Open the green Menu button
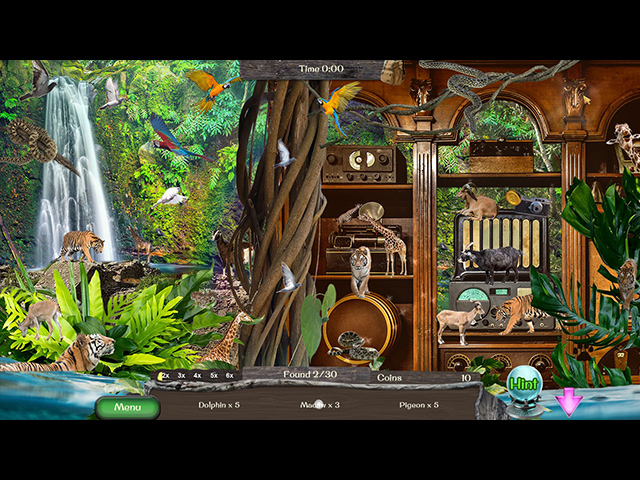 pos(127,407)
